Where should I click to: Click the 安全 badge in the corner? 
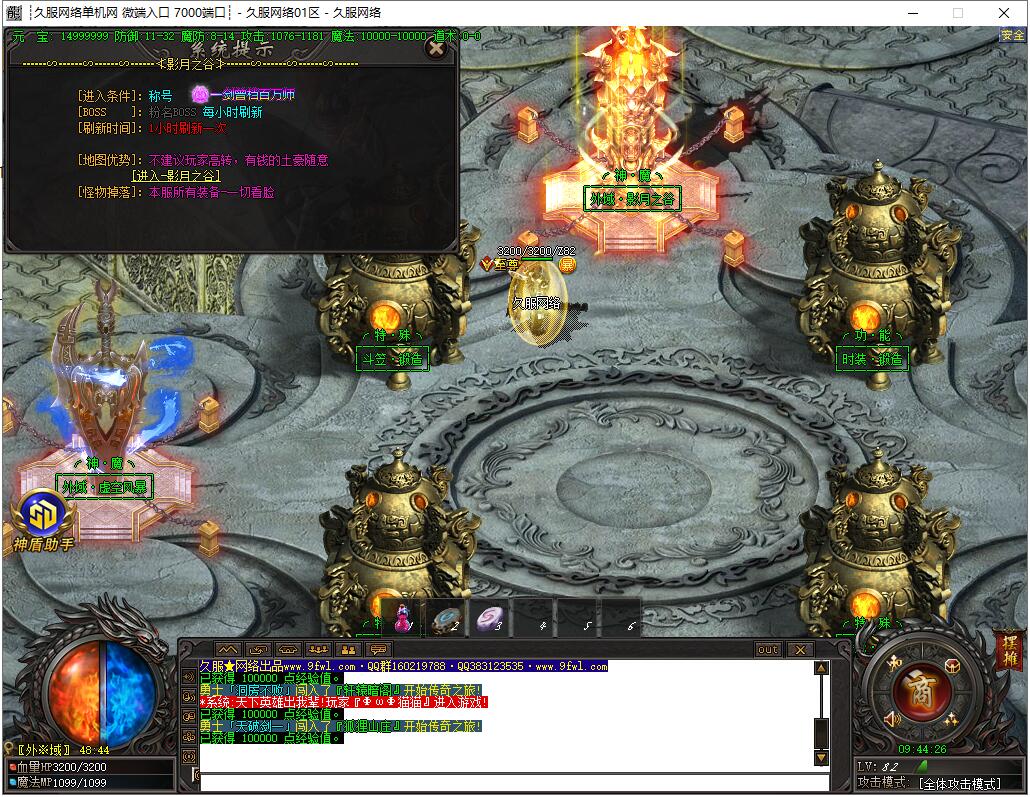click(x=1012, y=35)
